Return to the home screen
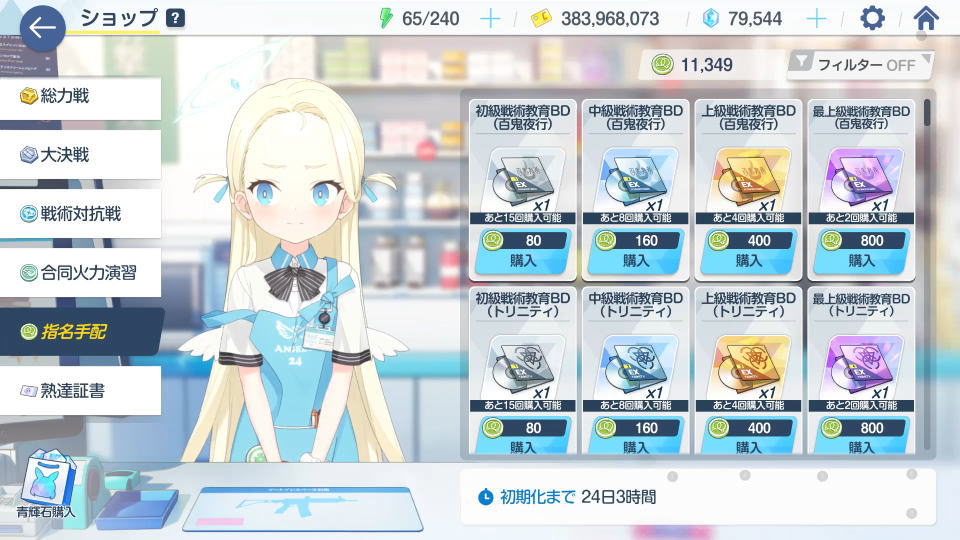The image size is (960, 540). point(926,19)
